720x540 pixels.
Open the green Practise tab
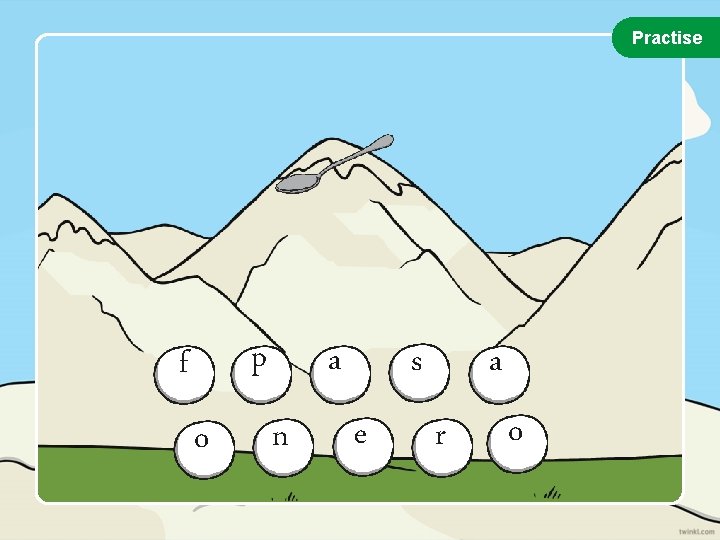(x=666, y=38)
